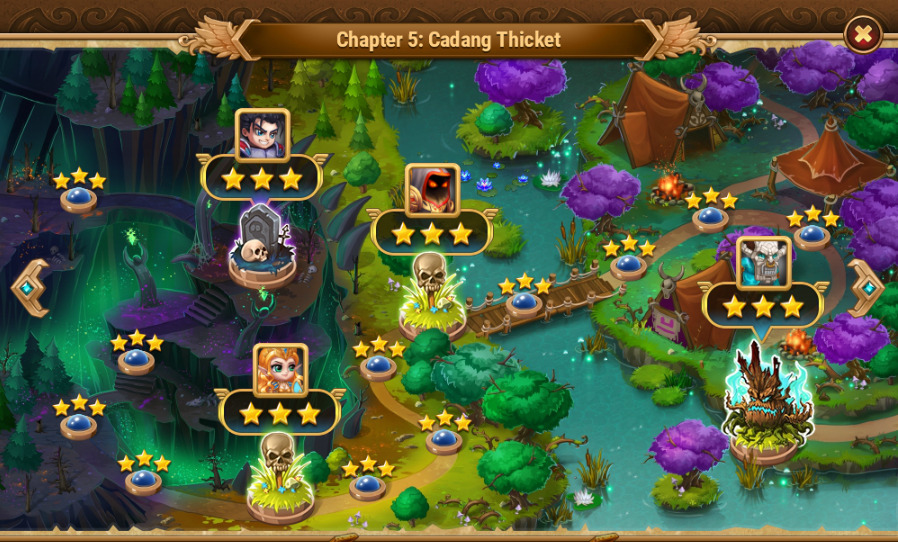898x542 pixels.
Task: Go to the previous chapter with left arrow
Action: [x=29, y=288]
